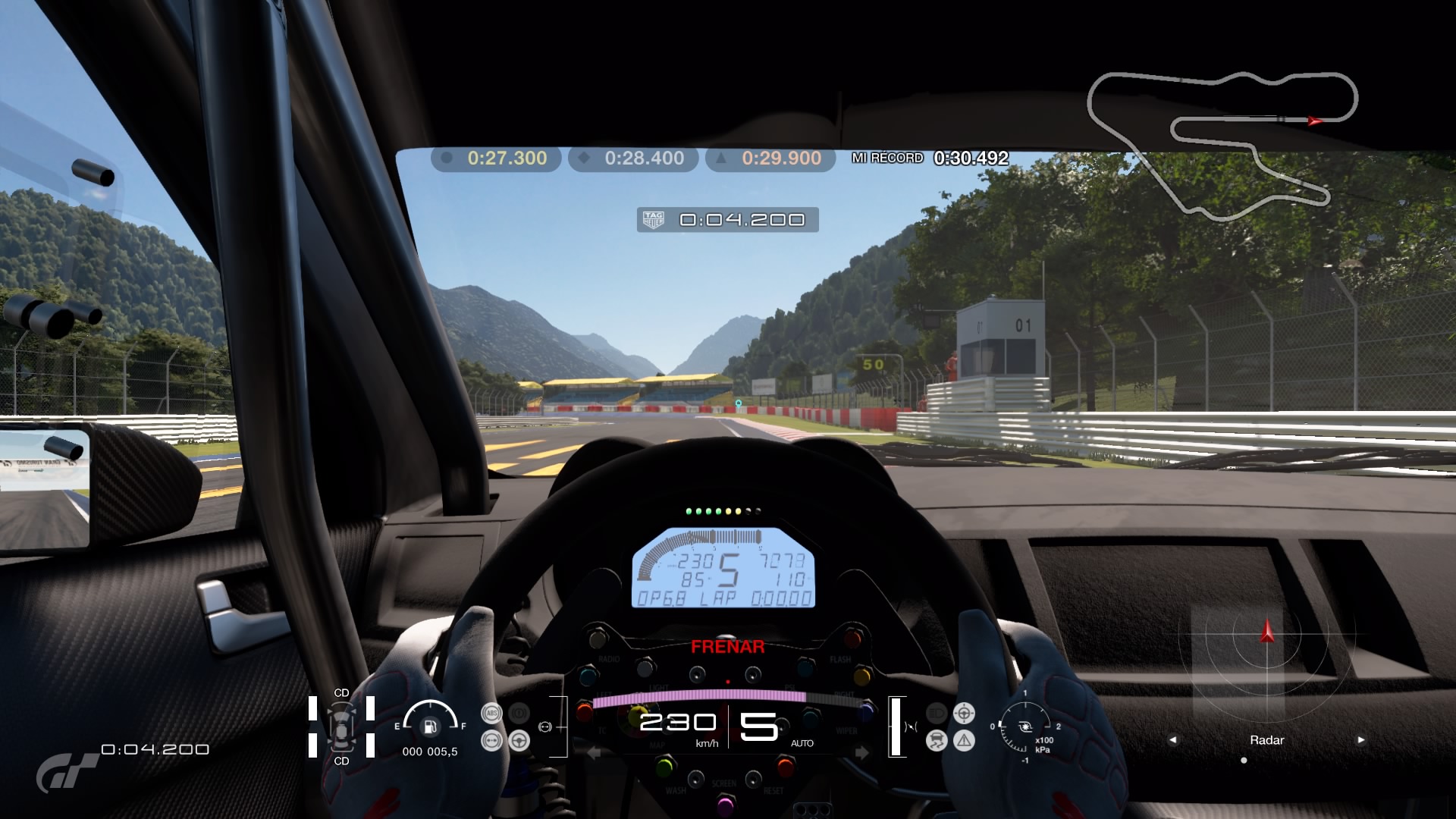Image resolution: width=1456 pixels, height=819 pixels.
Task: Select the countersteer target-wheel icon
Action: point(964,713)
